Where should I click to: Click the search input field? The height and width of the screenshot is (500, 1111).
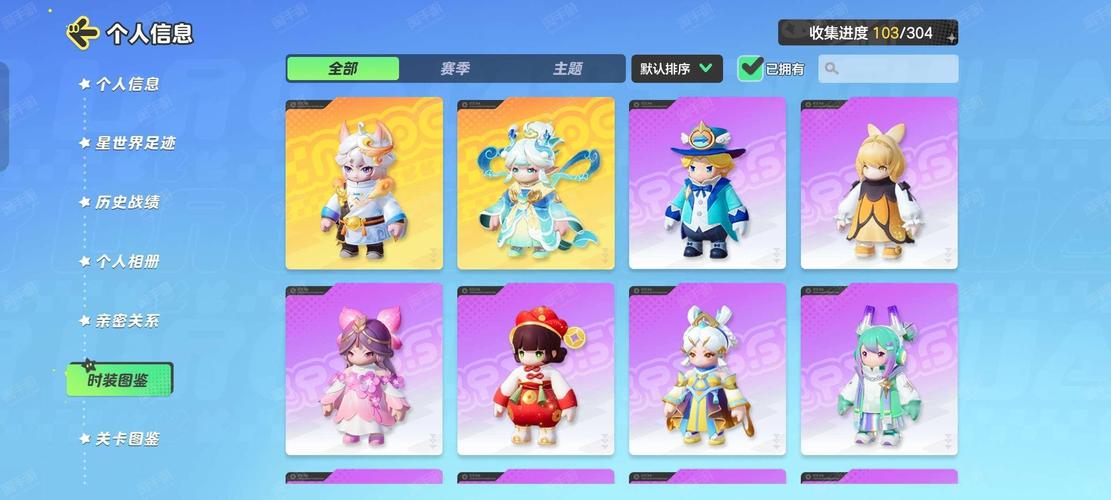(888, 69)
